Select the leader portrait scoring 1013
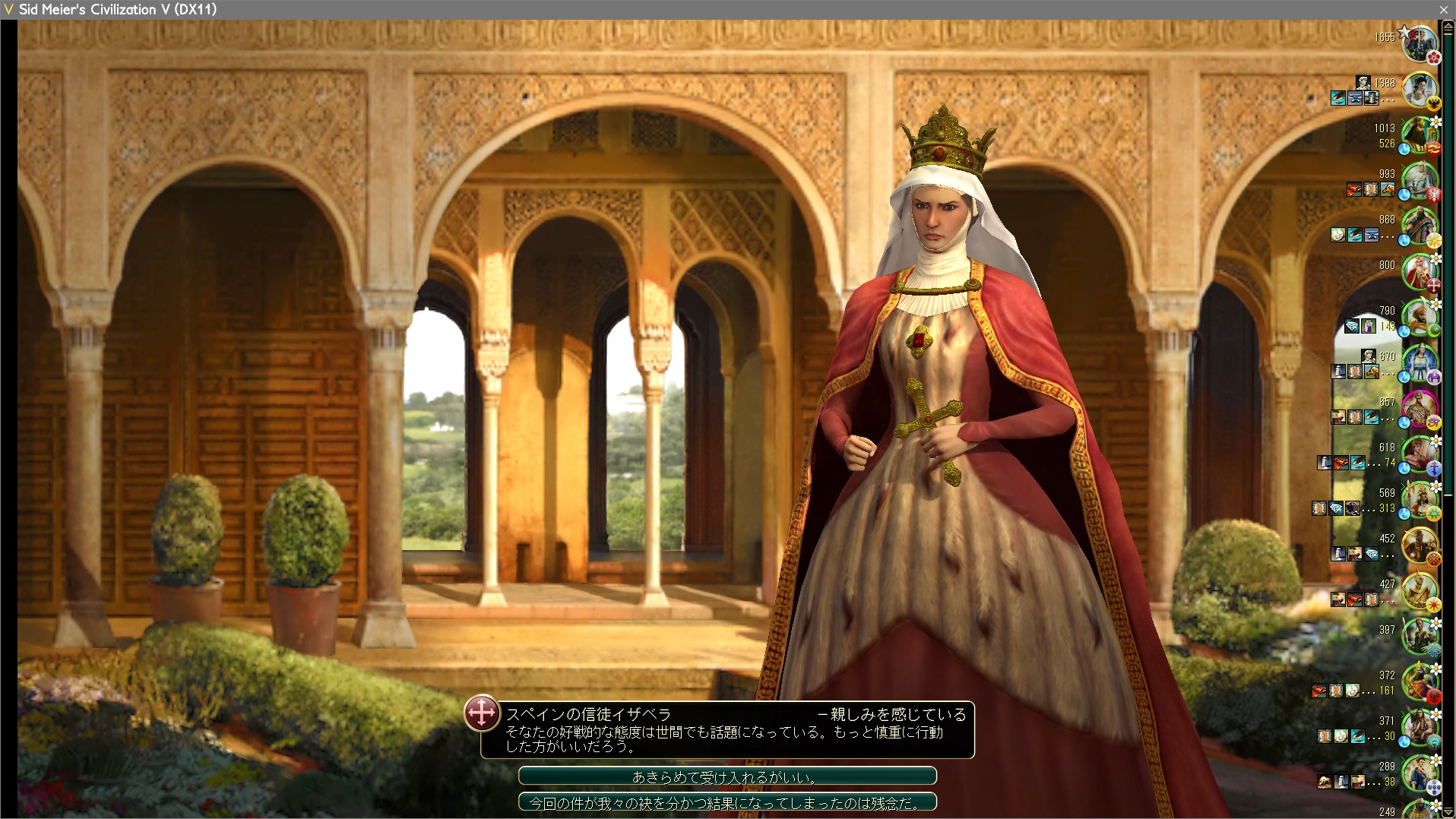Viewport: 1456px width, 819px height. [x=1419, y=135]
